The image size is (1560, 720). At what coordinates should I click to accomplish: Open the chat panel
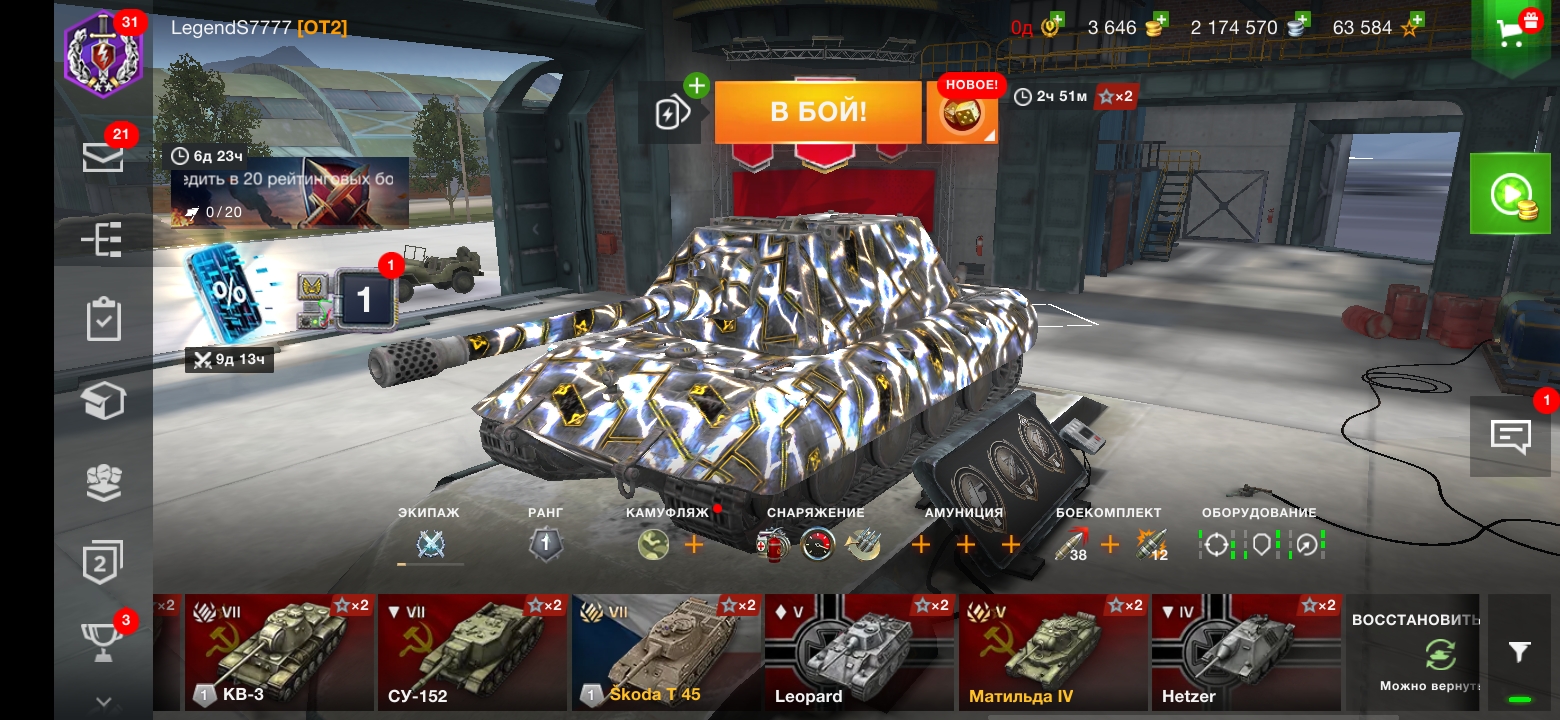tap(1510, 436)
